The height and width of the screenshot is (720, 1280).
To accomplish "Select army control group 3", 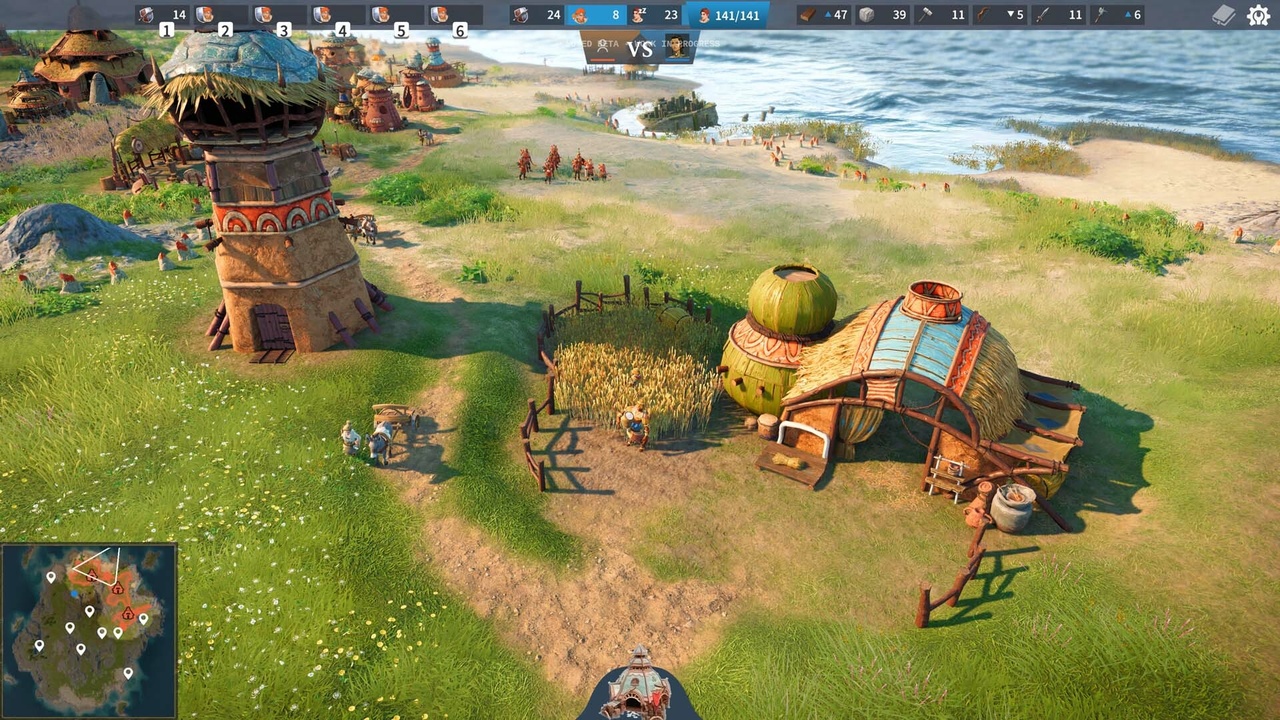I will [x=280, y=15].
